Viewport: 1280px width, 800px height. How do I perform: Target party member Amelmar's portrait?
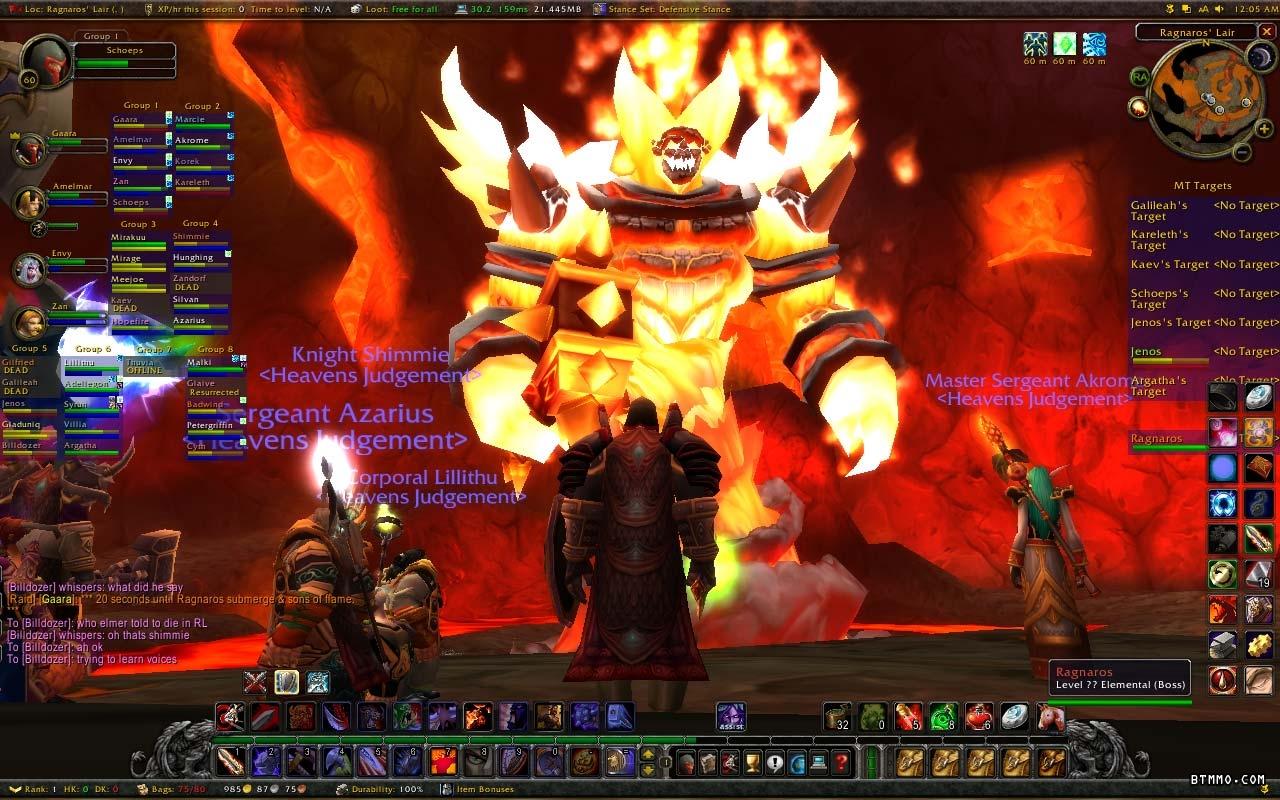(x=29, y=202)
